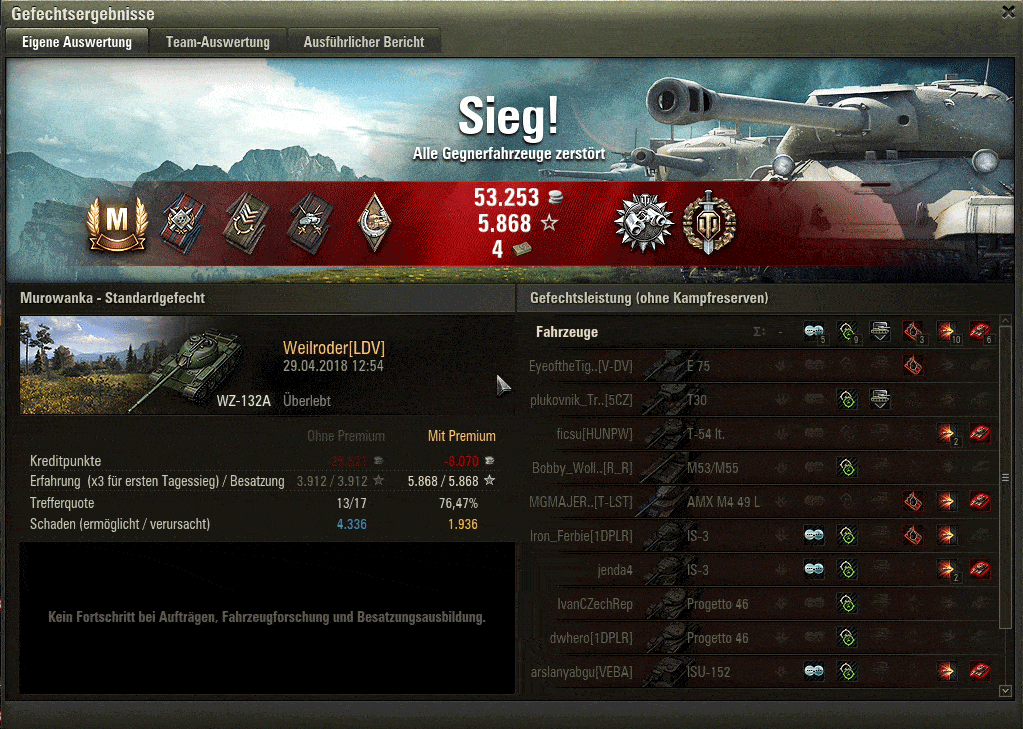Show the World of Tanks emblem medal
1023x729 pixels.
(x=709, y=223)
